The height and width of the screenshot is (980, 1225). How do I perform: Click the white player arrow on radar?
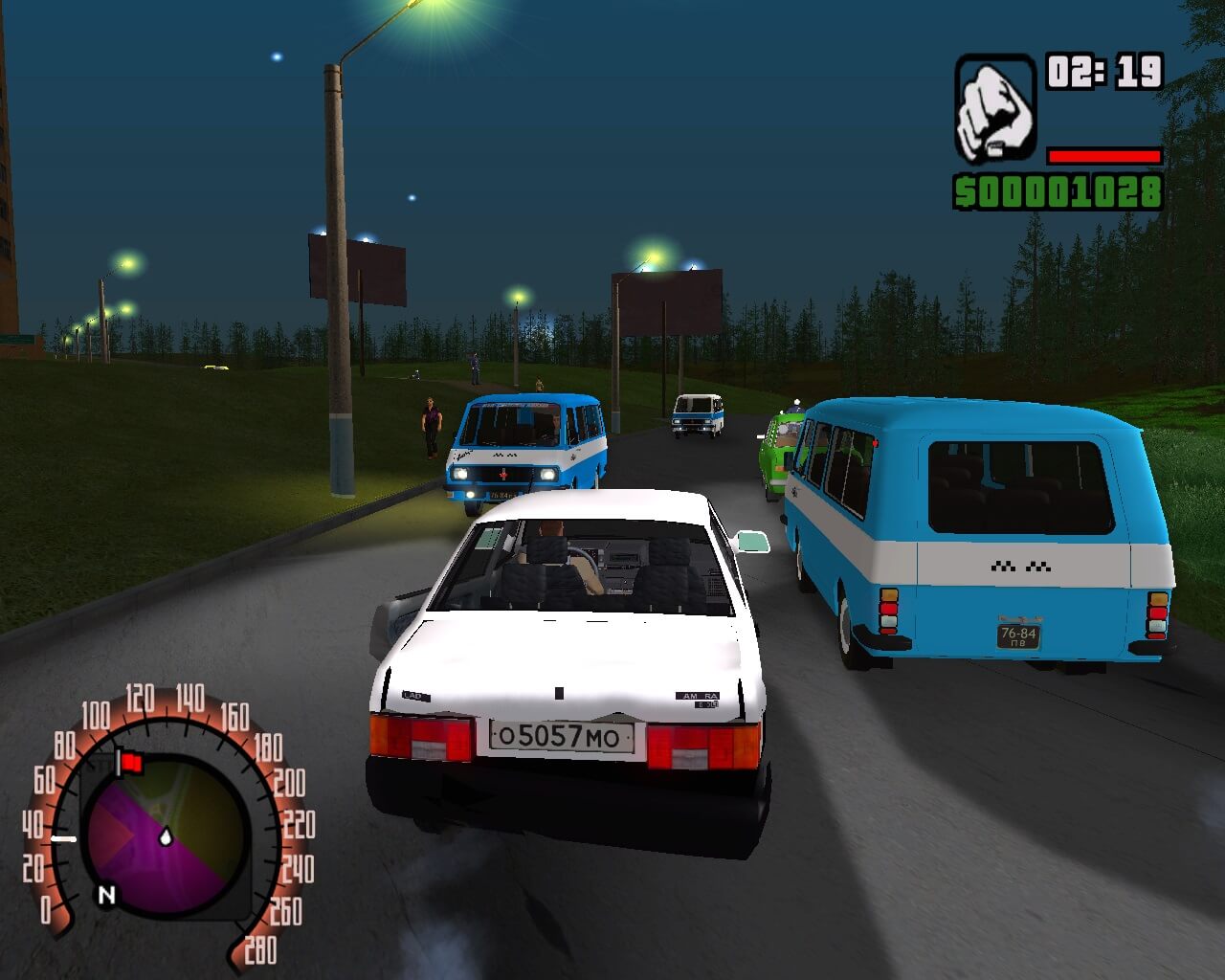point(167,836)
